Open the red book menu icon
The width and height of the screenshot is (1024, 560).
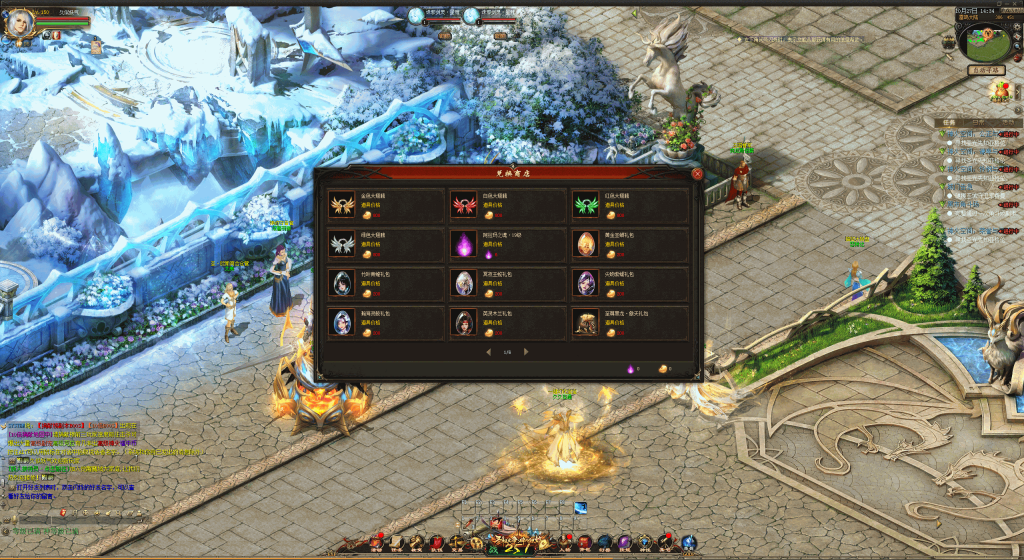coord(585,542)
